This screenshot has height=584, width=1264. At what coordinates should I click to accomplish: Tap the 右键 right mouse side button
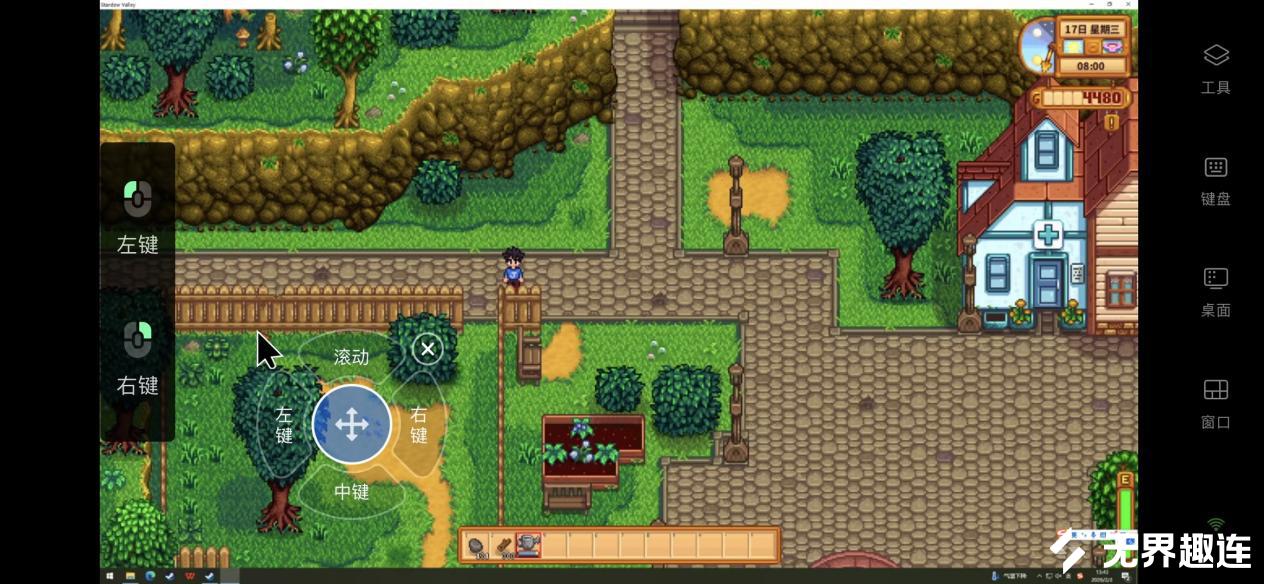point(137,355)
